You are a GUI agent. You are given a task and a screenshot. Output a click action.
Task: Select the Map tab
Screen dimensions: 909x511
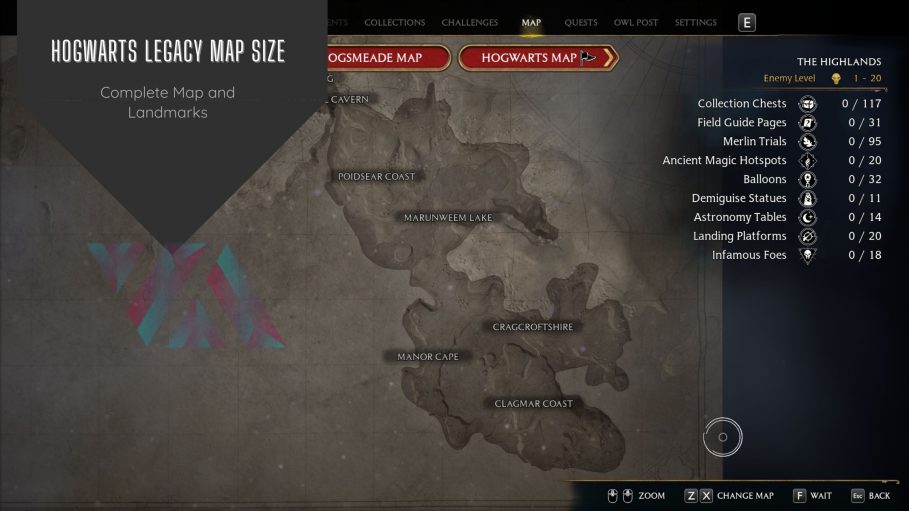(x=531, y=22)
